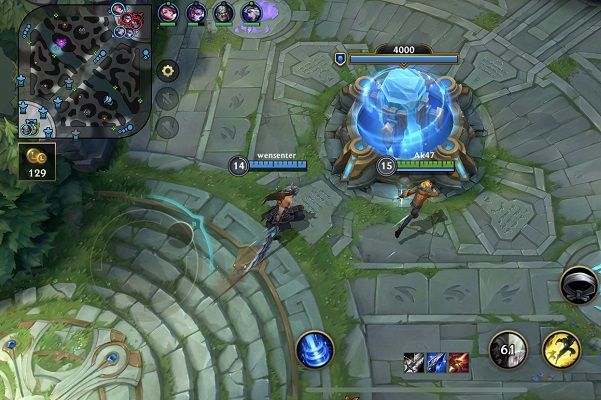Tap the summoner spell on 61 cooldown
This screenshot has width=601, height=400.
coord(508,351)
